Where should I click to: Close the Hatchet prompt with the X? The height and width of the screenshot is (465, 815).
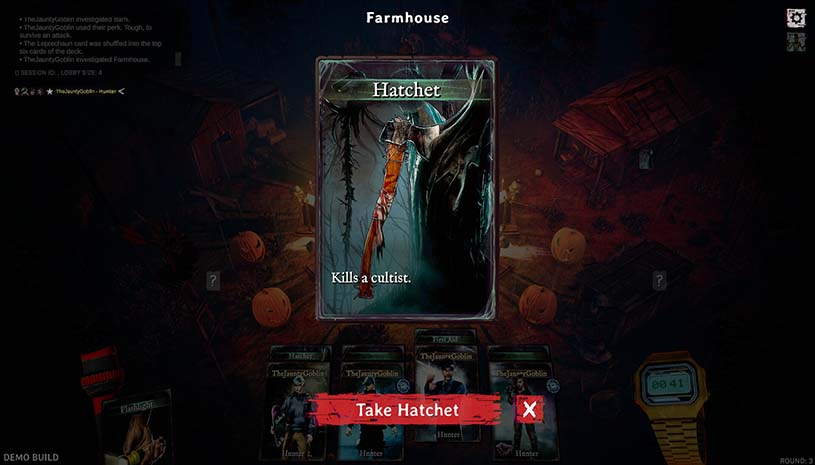(x=530, y=409)
